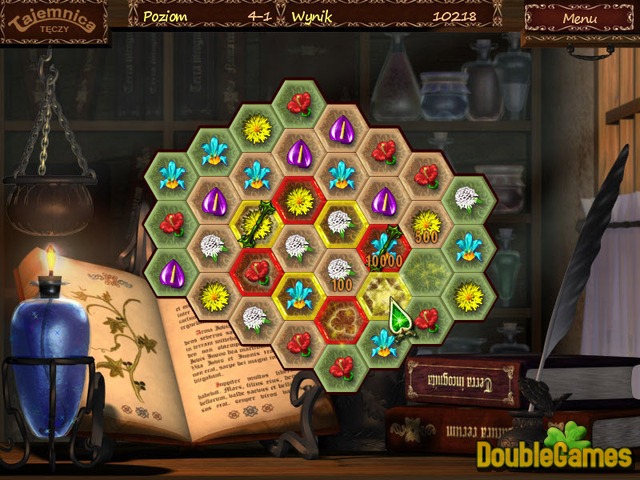The width and height of the screenshot is (640, 480).
Task: Select the empty faded green tile
Action: (425, 270)
